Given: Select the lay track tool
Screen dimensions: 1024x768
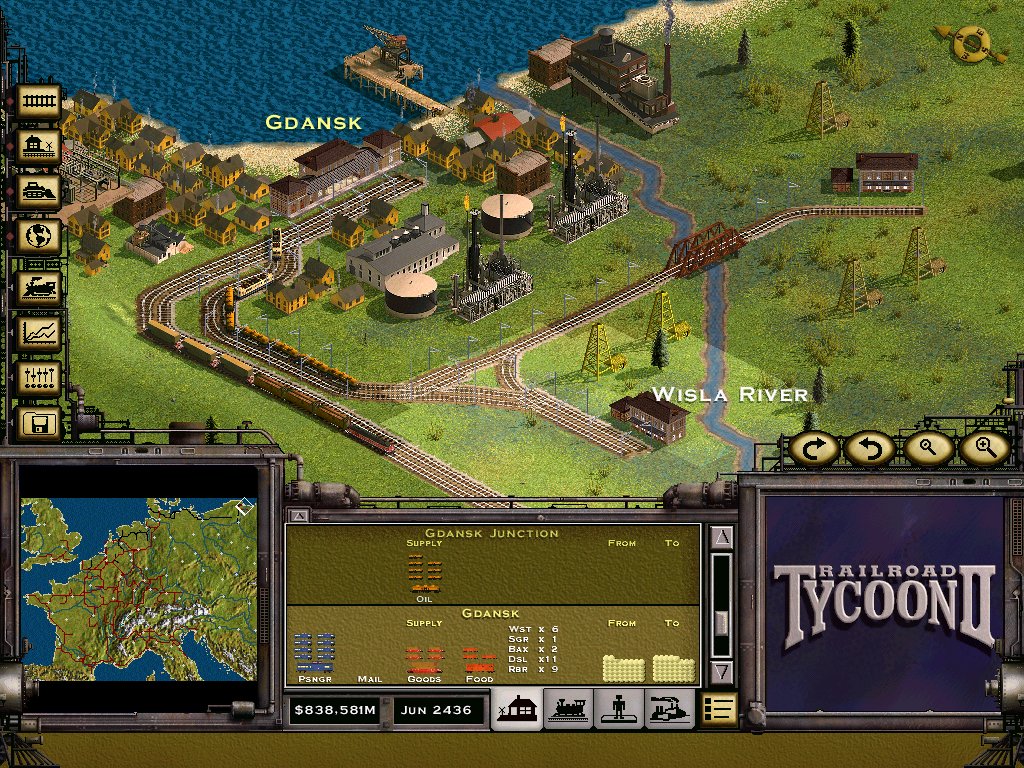Looking at the screenshot, I should [40, 100].
